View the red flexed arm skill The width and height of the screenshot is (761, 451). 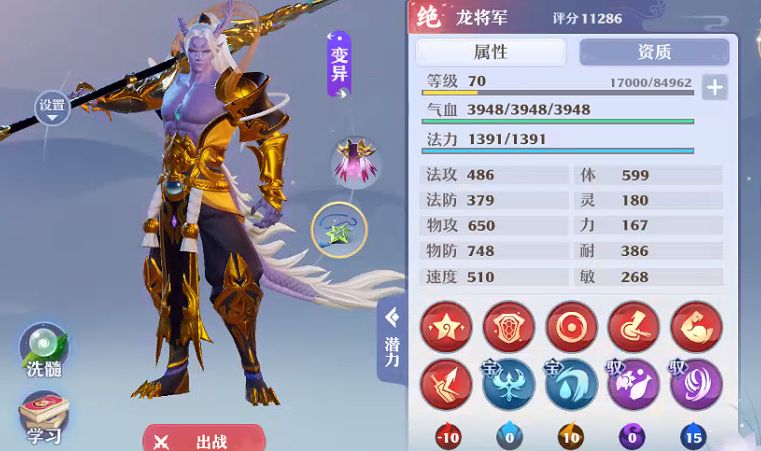(696, 327)
